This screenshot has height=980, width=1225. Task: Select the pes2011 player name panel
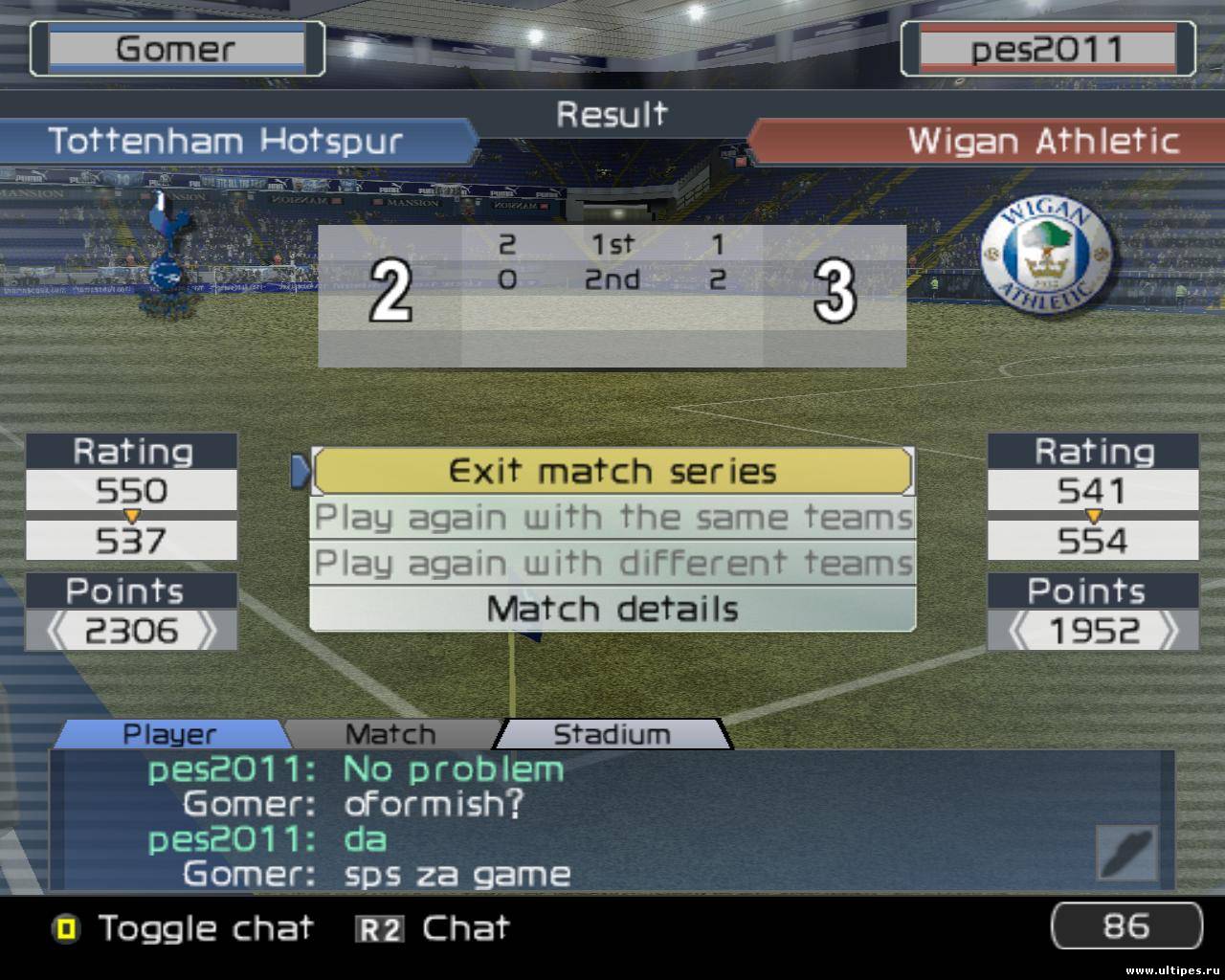pyautogui.click(x=1047, y=49)
